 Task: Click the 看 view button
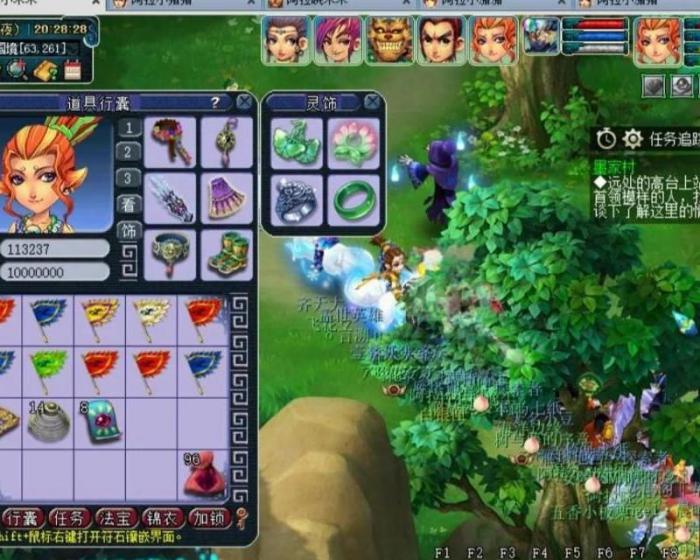[128, 204]
